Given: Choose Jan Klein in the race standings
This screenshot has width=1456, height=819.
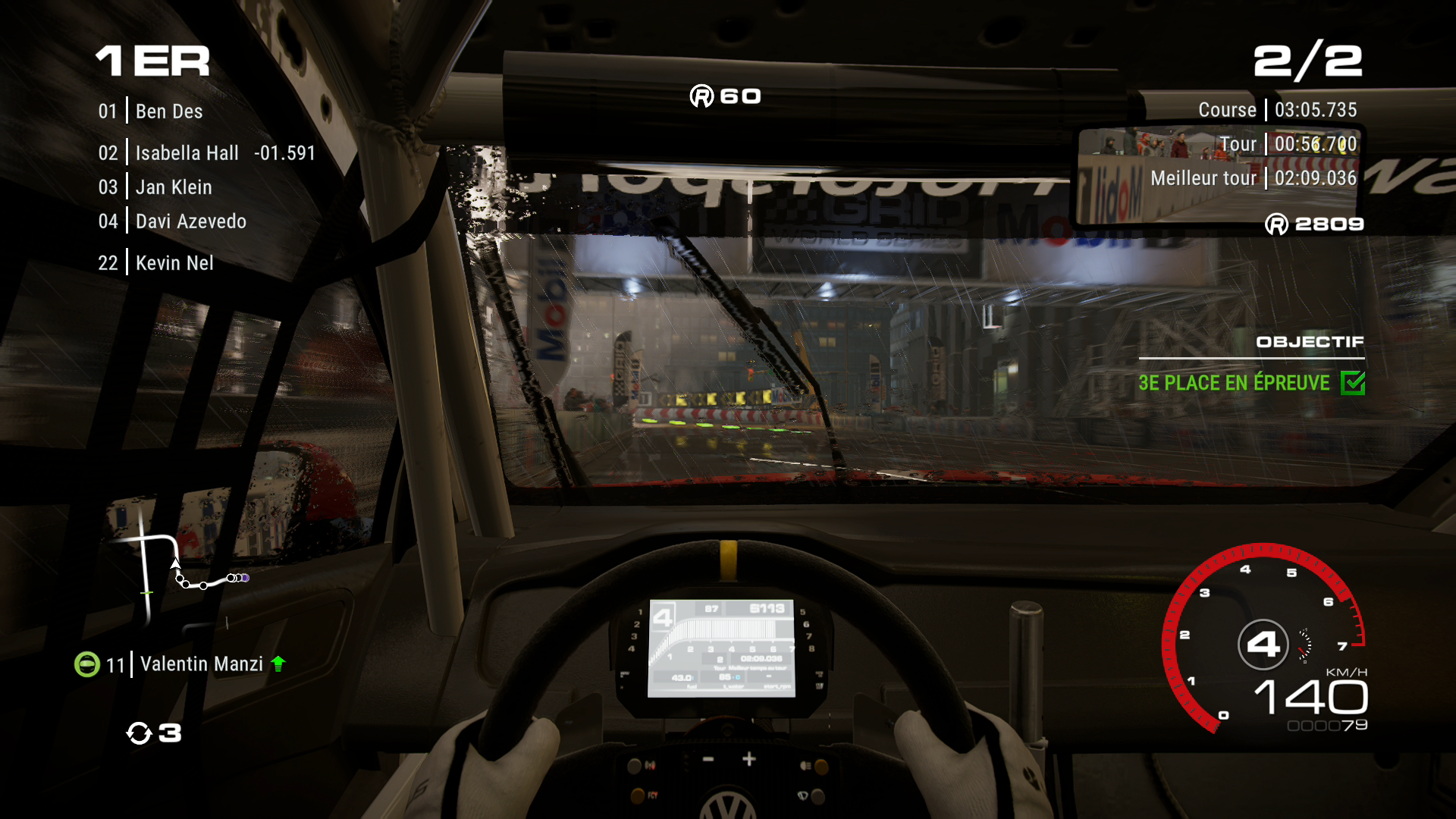Looking at the screenshot, I should pos(174,187).
